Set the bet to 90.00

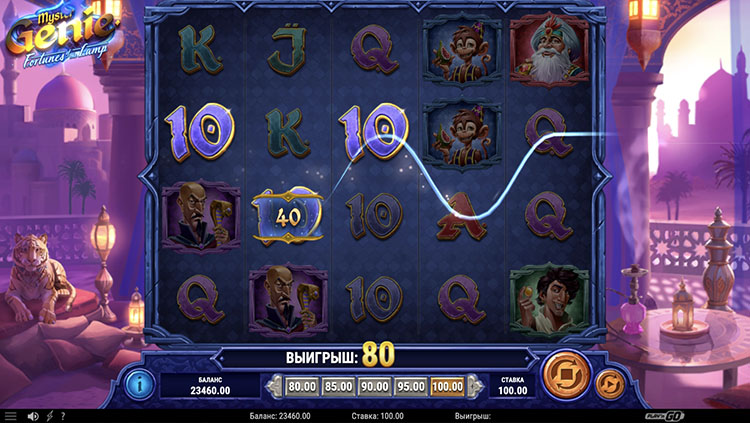(x=375, y=385)
